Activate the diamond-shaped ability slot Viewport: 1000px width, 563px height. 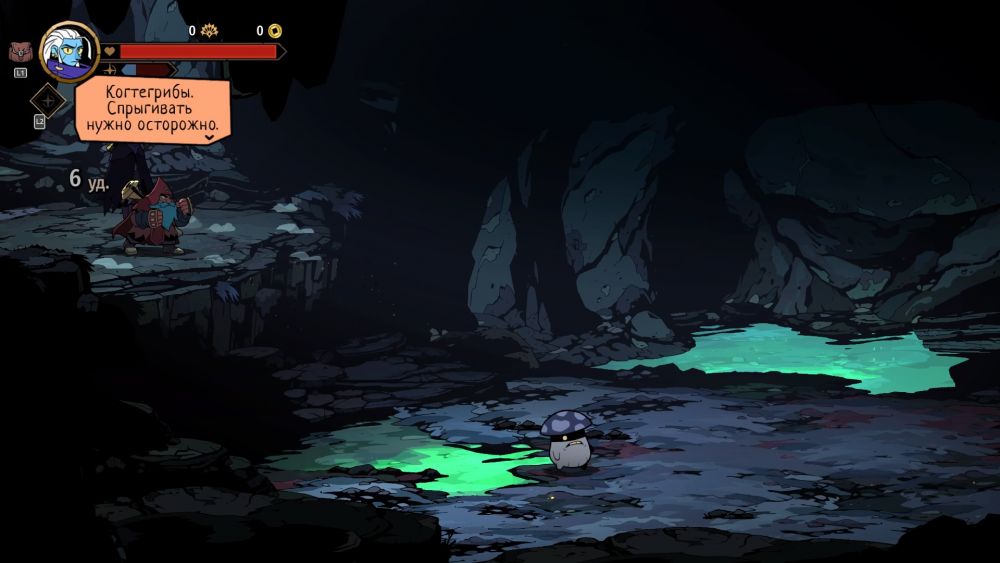pyautogui.click(x=47, y=100)
